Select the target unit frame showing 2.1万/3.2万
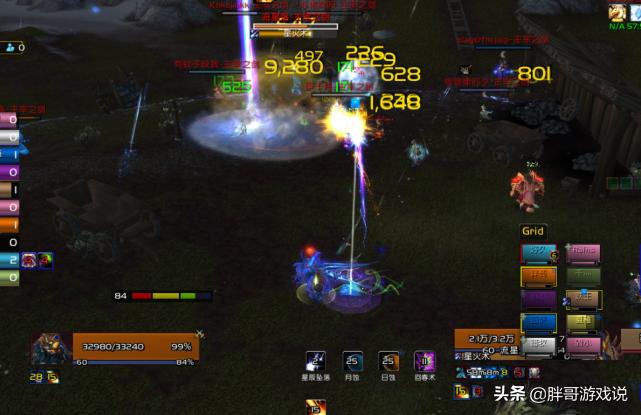This screenshot has width=641, height=415. 494,338
